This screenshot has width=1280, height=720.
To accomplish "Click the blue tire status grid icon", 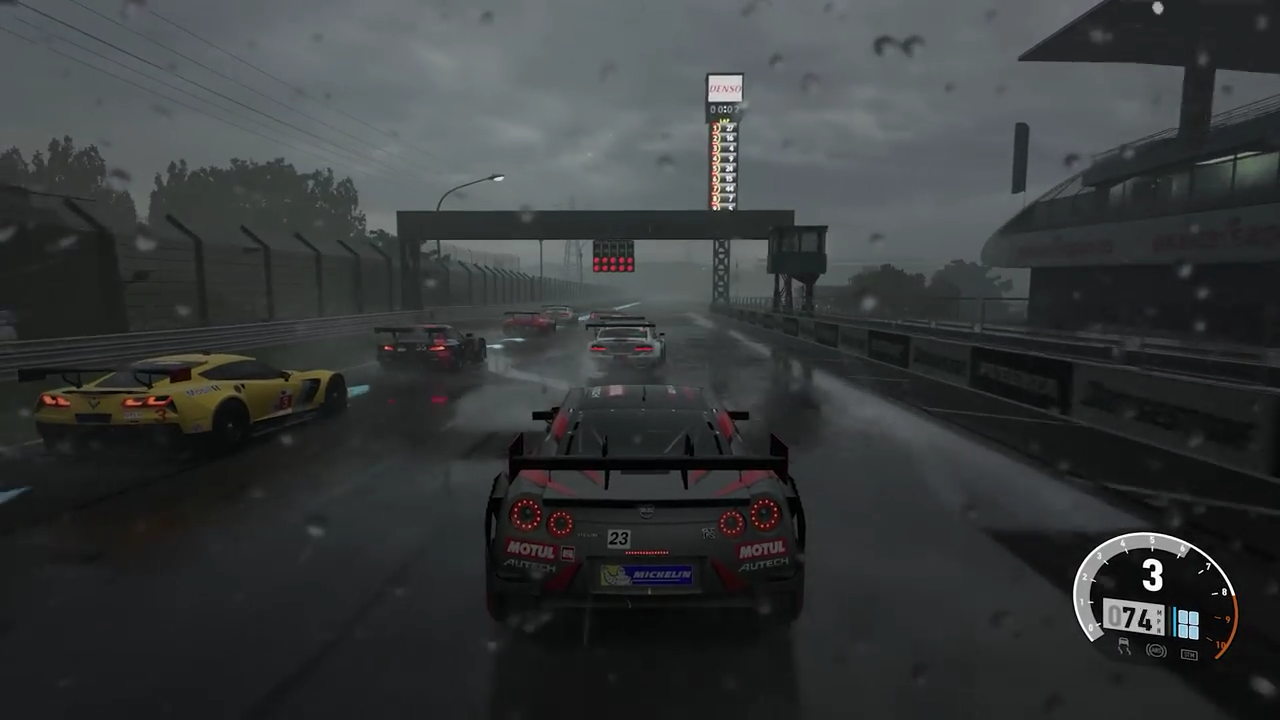I will click(1189, 623).
